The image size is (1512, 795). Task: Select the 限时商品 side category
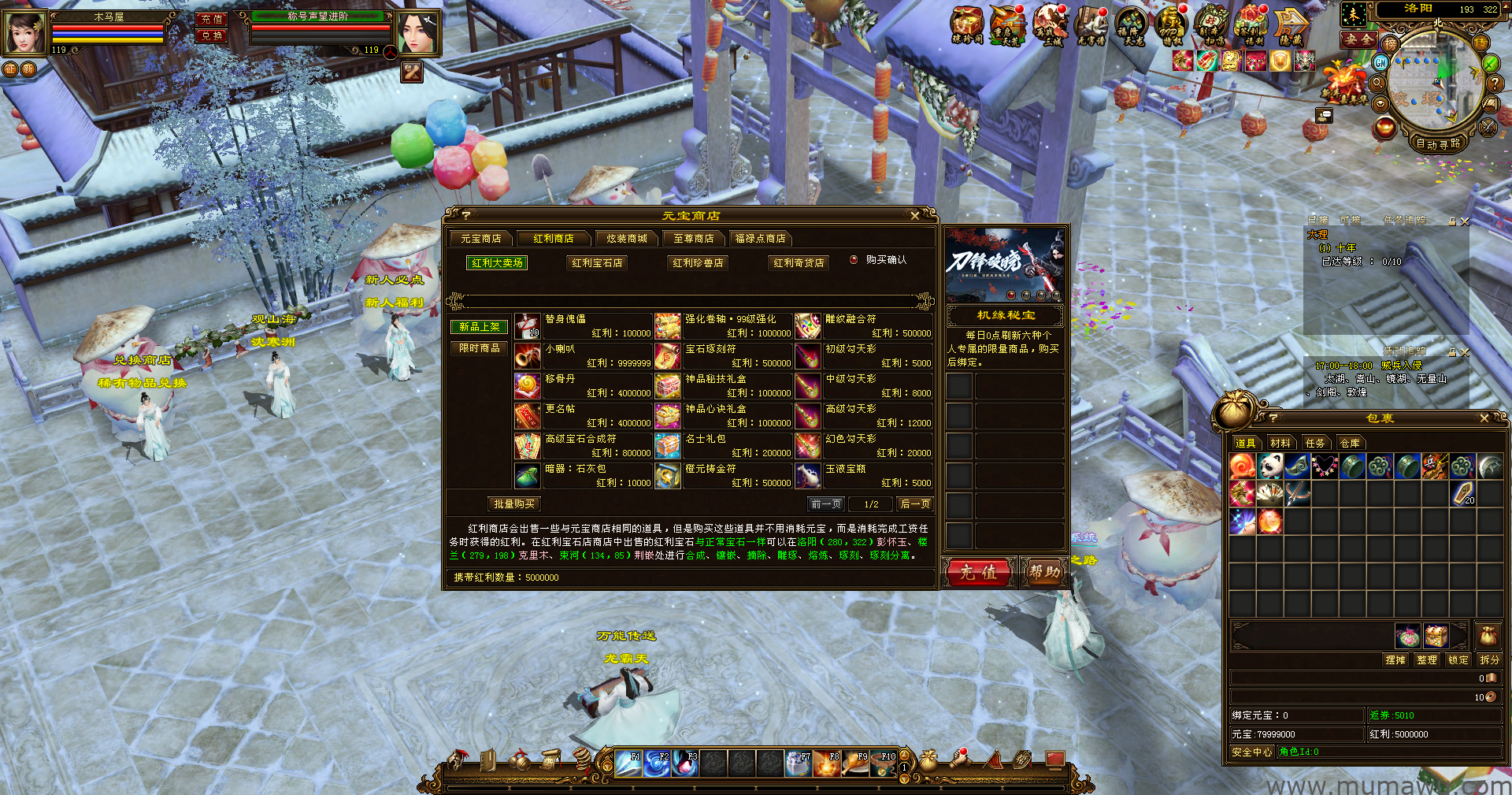(x=479, y=348)
